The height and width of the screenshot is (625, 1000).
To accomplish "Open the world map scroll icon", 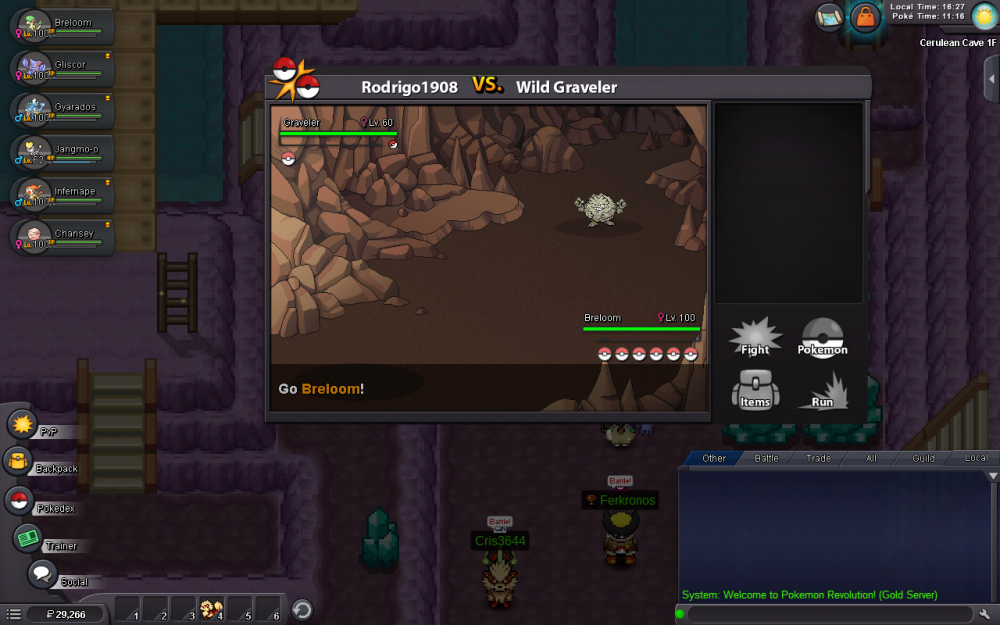I will click(829, 17).
